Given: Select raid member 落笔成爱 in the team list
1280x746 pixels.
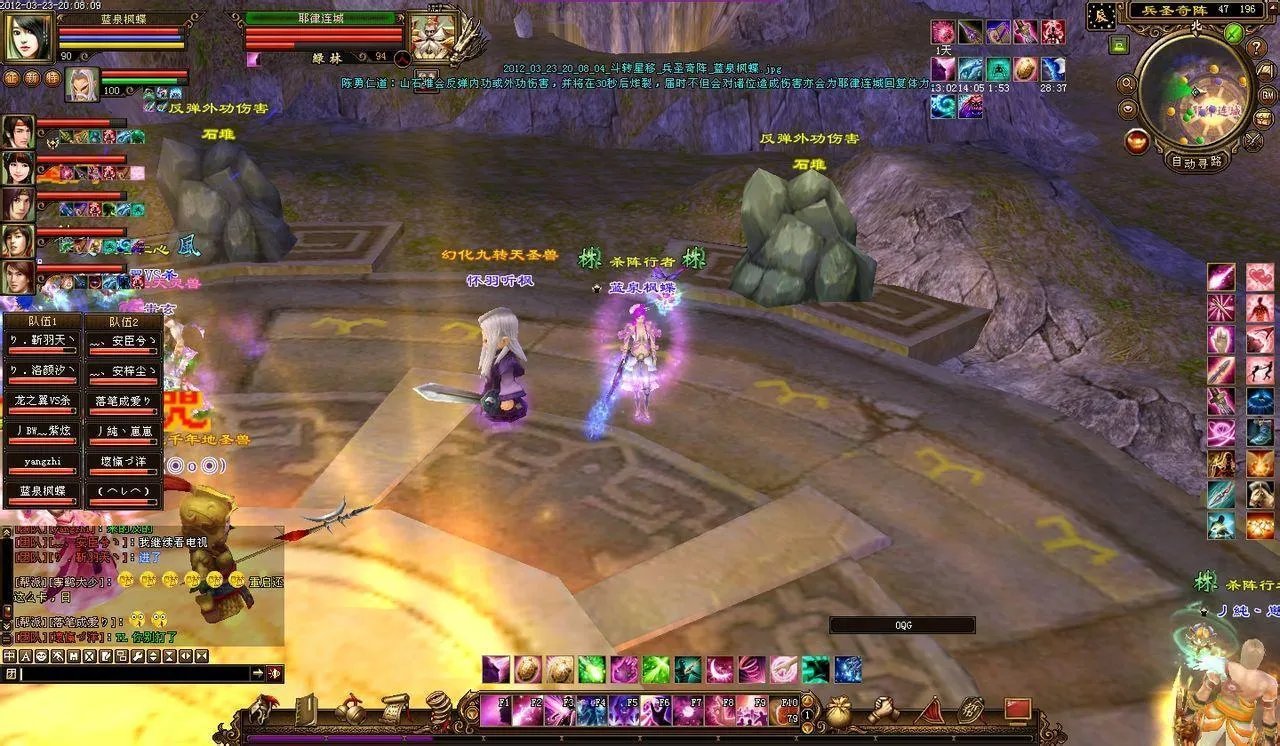Looking at the screenshot, I should [x=123, y=401].
